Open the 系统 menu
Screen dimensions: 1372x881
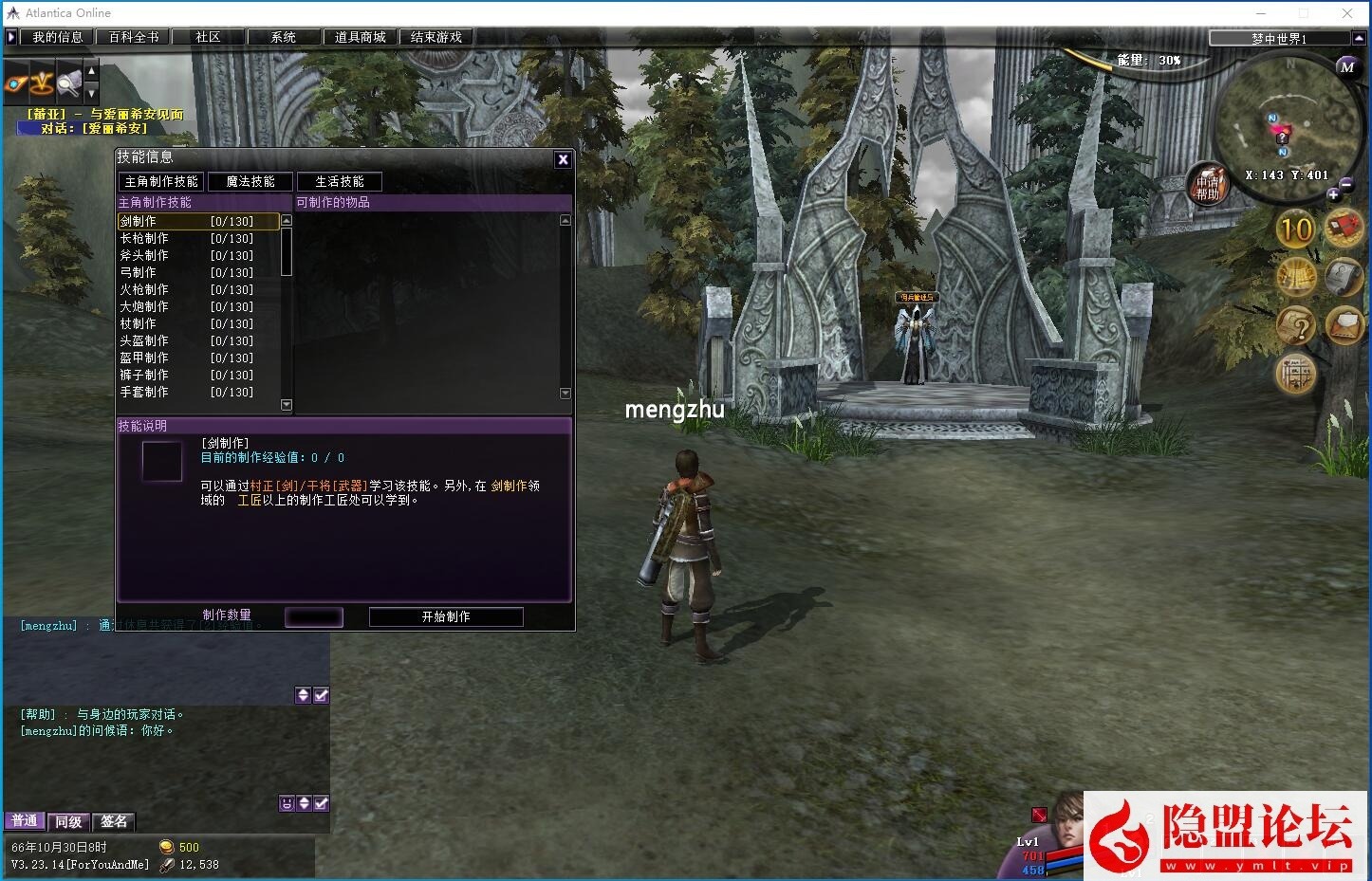(283, 37)
